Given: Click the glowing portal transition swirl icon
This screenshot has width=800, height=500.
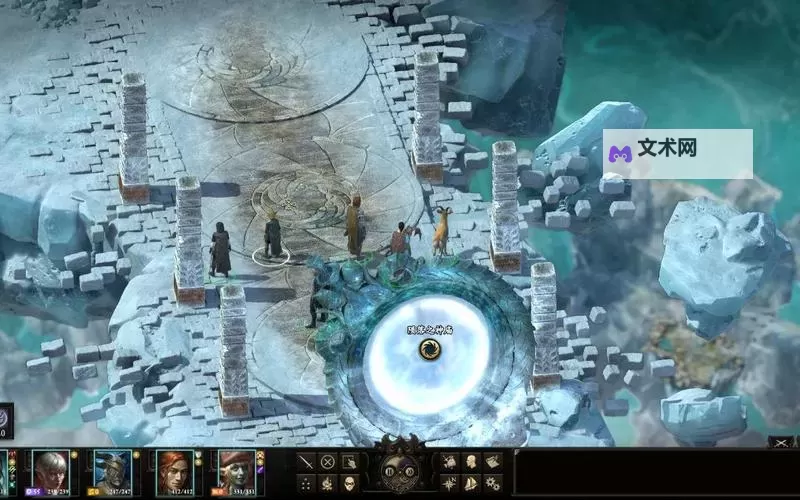Looking at the screenshot, I should click(428, 348).
